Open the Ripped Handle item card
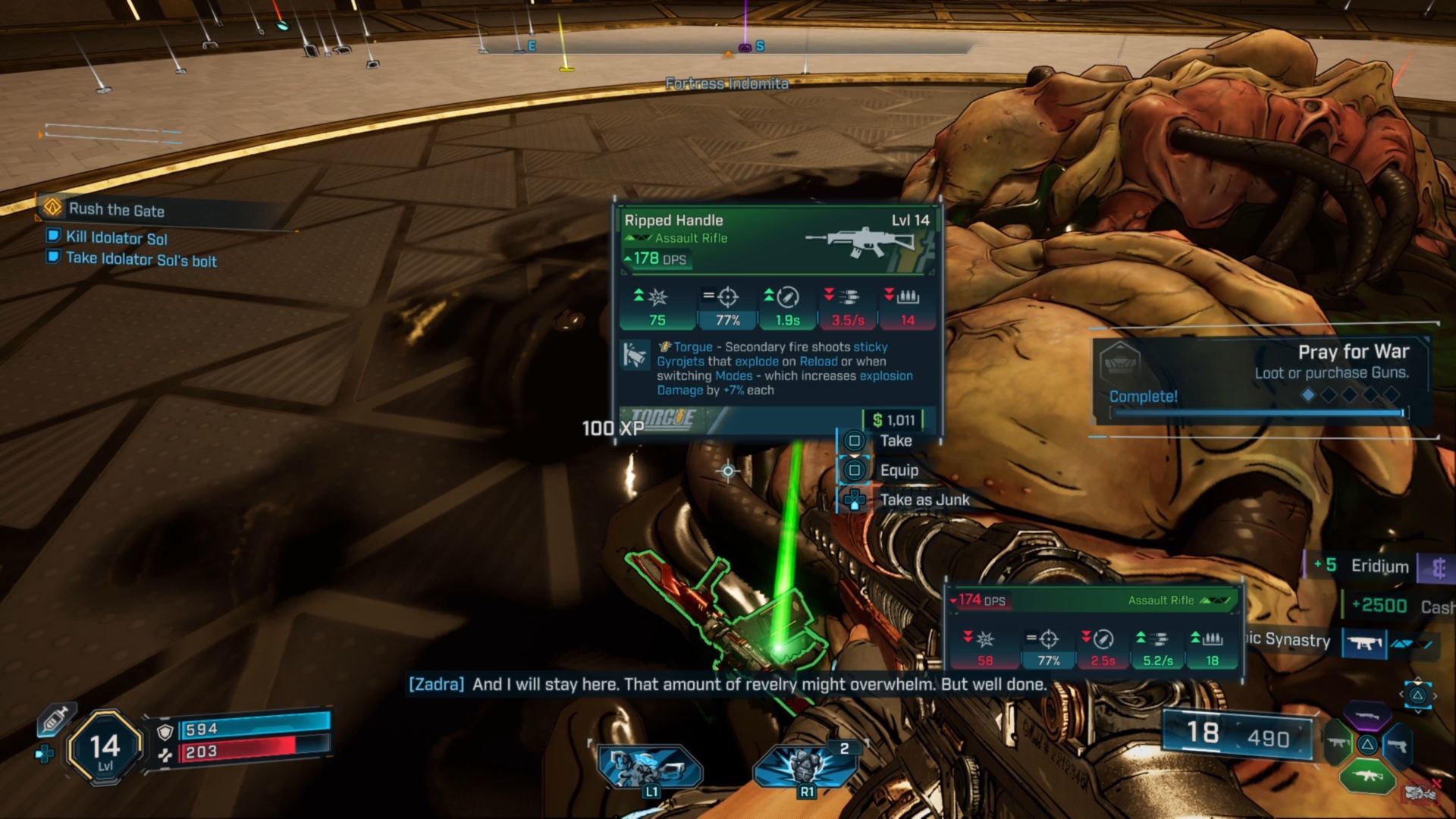Viewport: 1456px width, 819px height. click(x=777, y=318)
